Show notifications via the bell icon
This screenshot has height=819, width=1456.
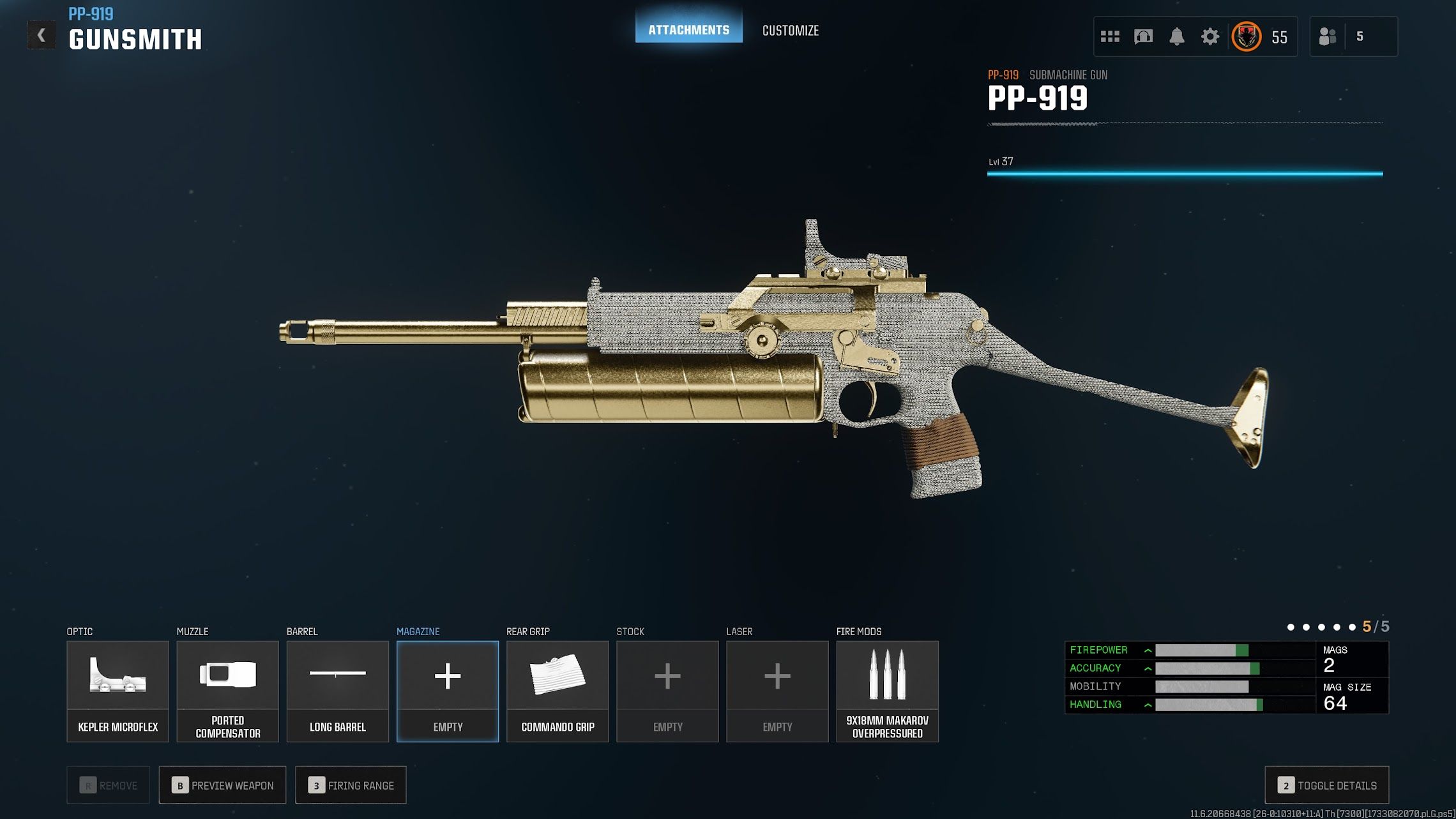[1176, 36]
